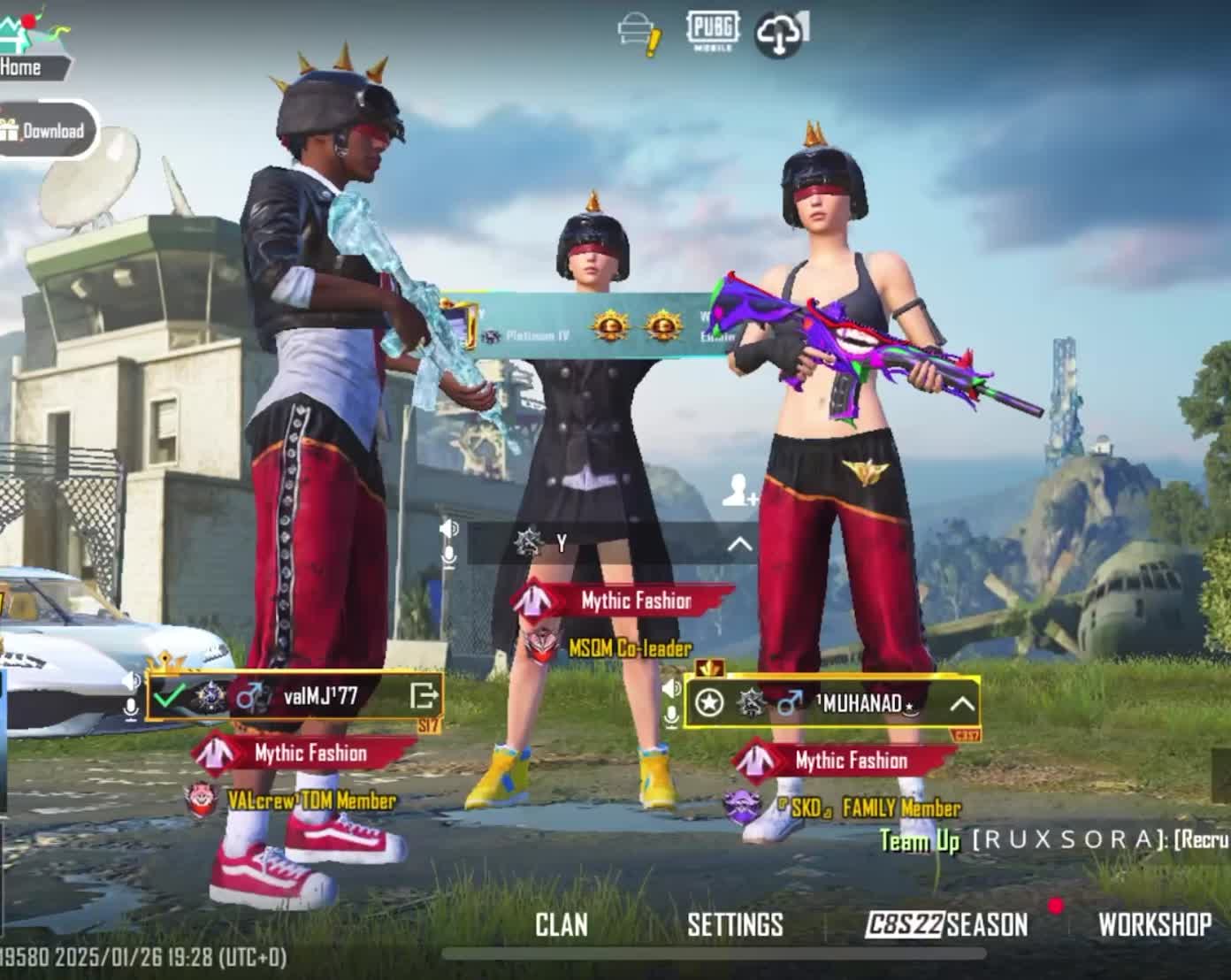Open the PUBG Mobile logo icon
This screenshot has height=980, width=1231.
point(712,31)
